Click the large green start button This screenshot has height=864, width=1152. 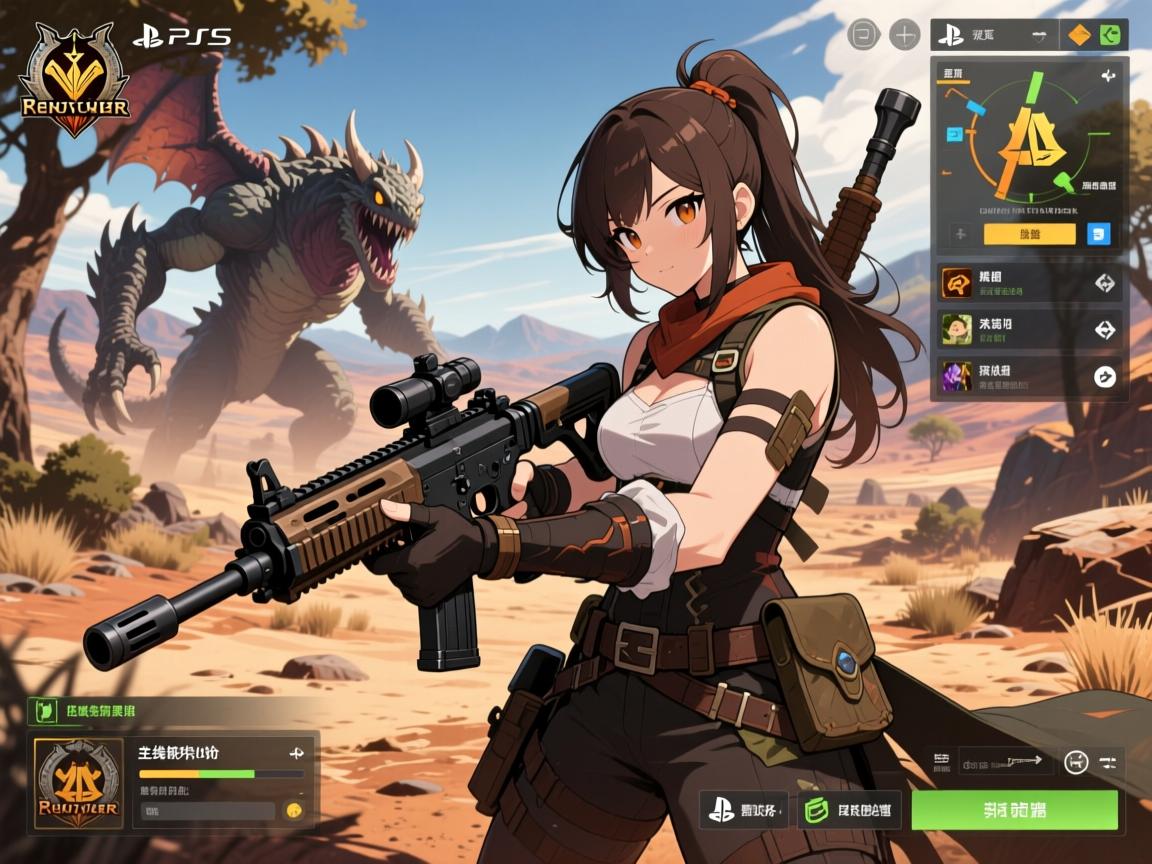tap(1014, 809)
